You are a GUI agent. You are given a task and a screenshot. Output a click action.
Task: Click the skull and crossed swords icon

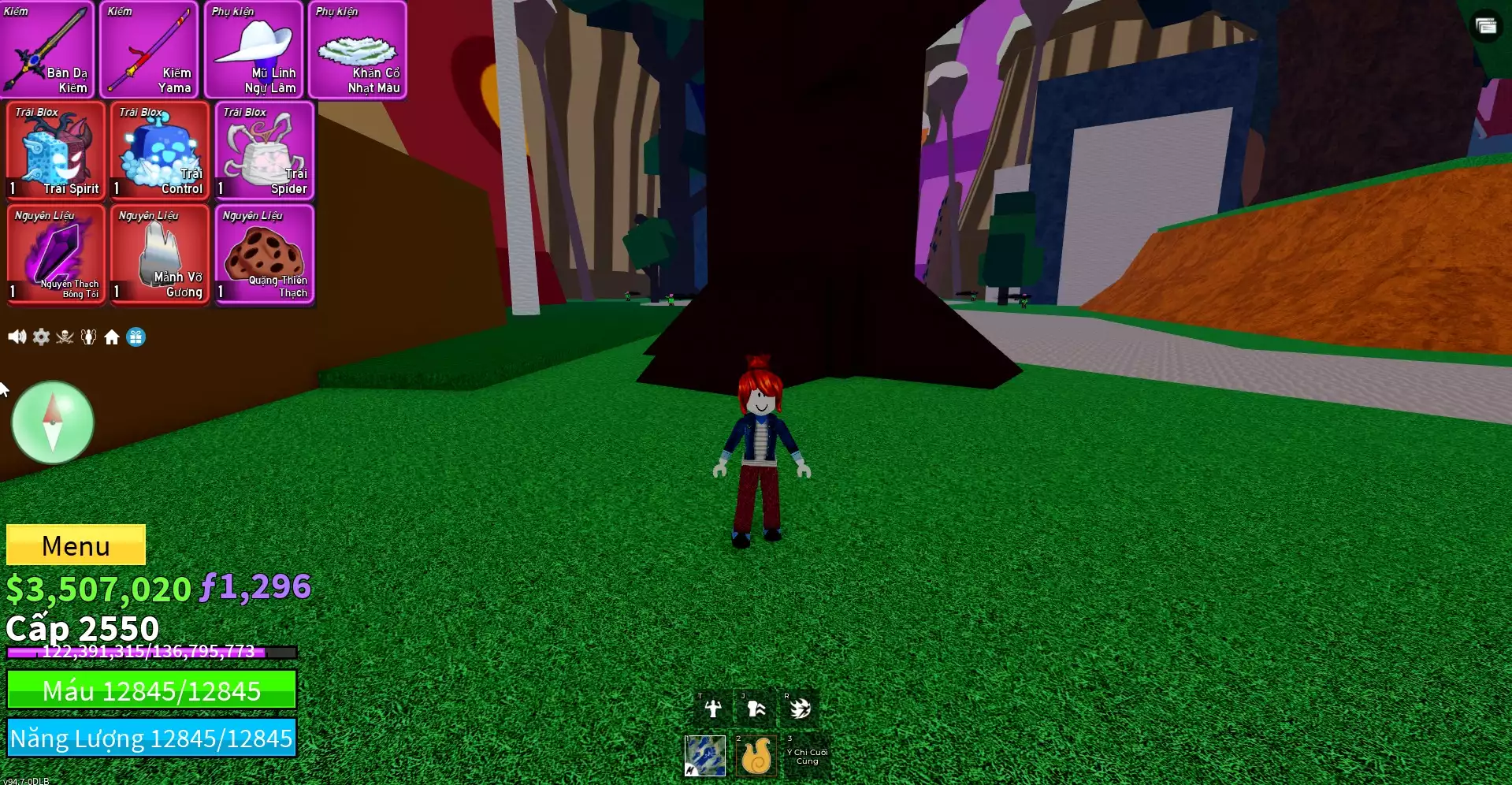(65, 337)
